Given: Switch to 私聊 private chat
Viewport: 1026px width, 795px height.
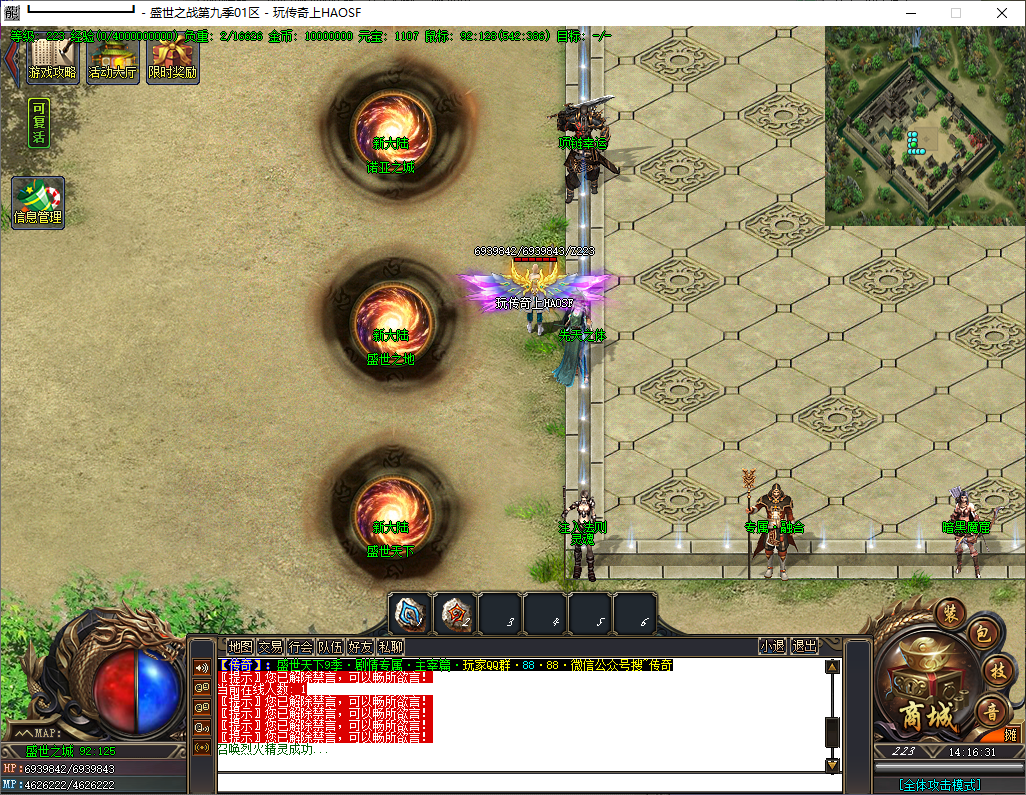Looking at the screenshot, I should tap(391, 647).
